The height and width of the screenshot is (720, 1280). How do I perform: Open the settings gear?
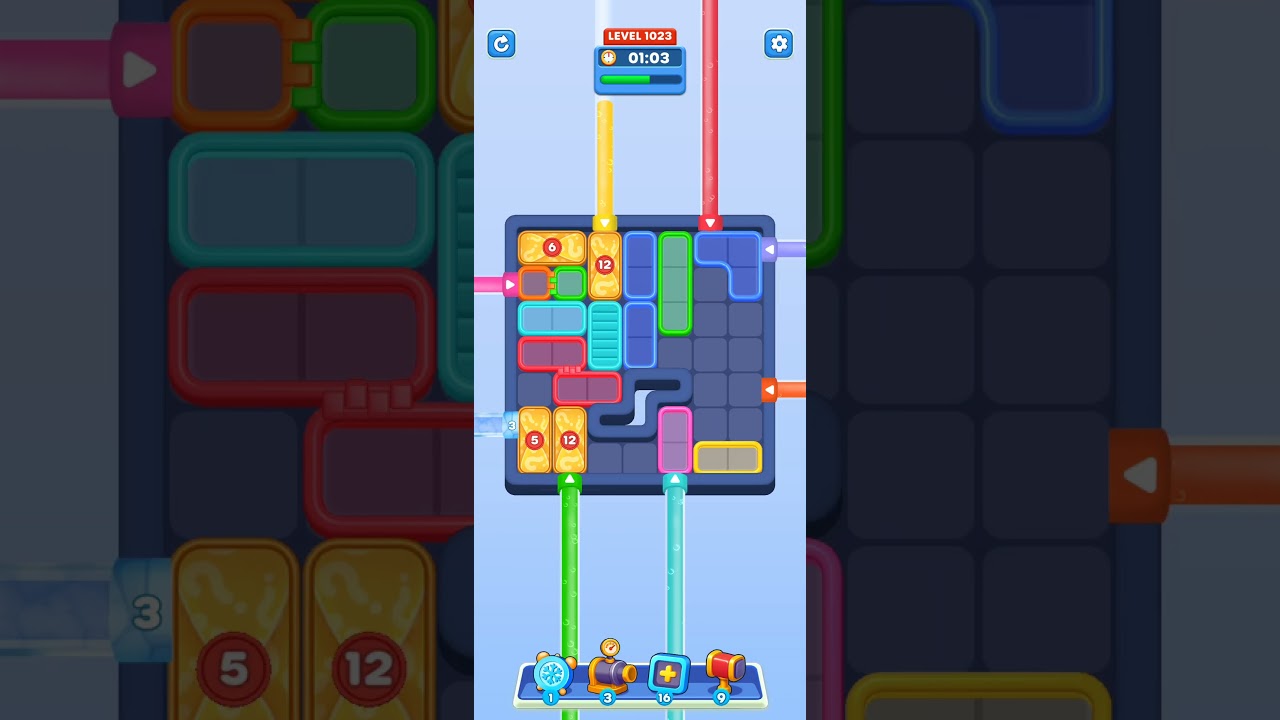pos(779,44)
